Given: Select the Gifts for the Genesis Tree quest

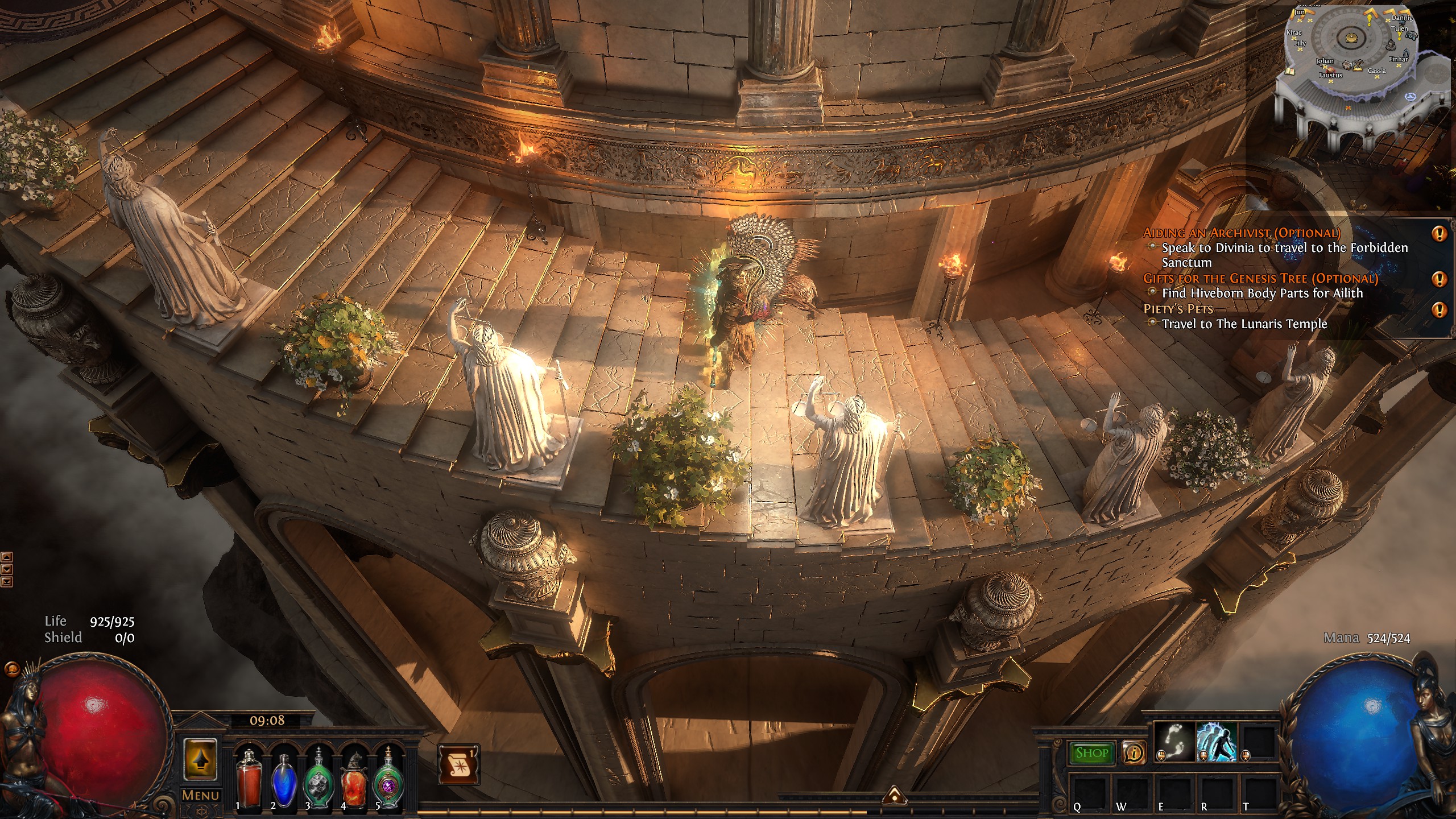Looking at the screenshot, I should (x=1260, y=278).
